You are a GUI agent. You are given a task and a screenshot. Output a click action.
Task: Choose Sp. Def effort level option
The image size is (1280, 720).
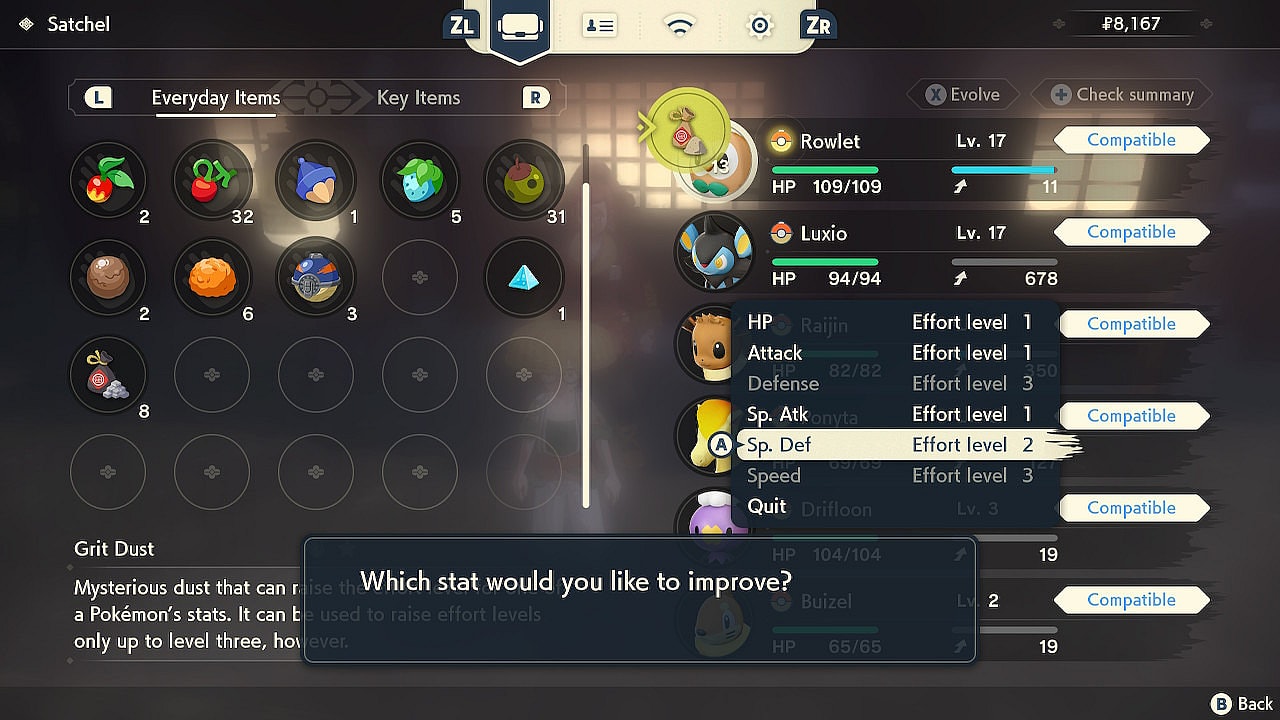coord(890,445)
